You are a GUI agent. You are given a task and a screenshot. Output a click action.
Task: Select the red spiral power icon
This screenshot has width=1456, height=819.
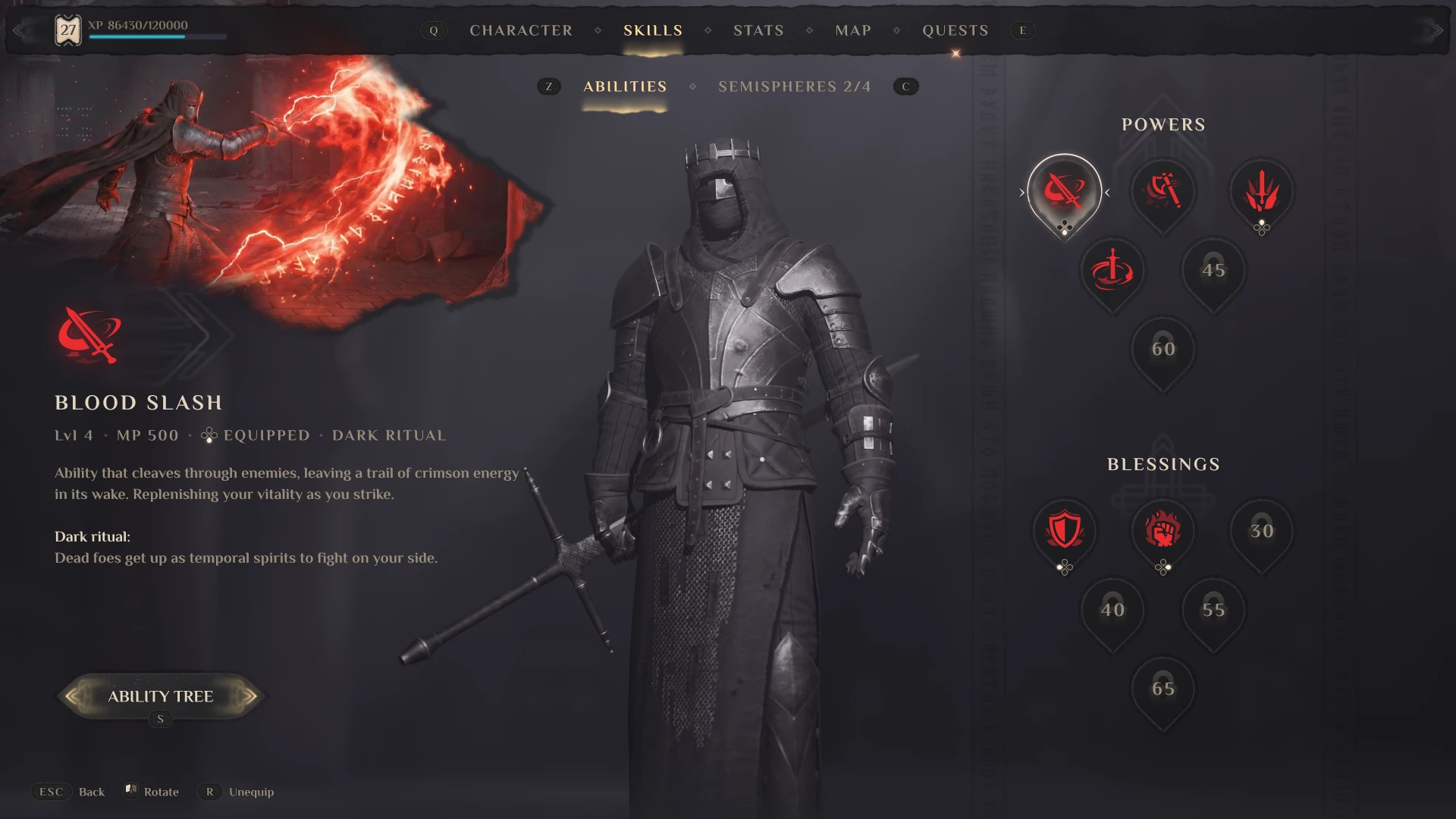[x=1112, y=271]
